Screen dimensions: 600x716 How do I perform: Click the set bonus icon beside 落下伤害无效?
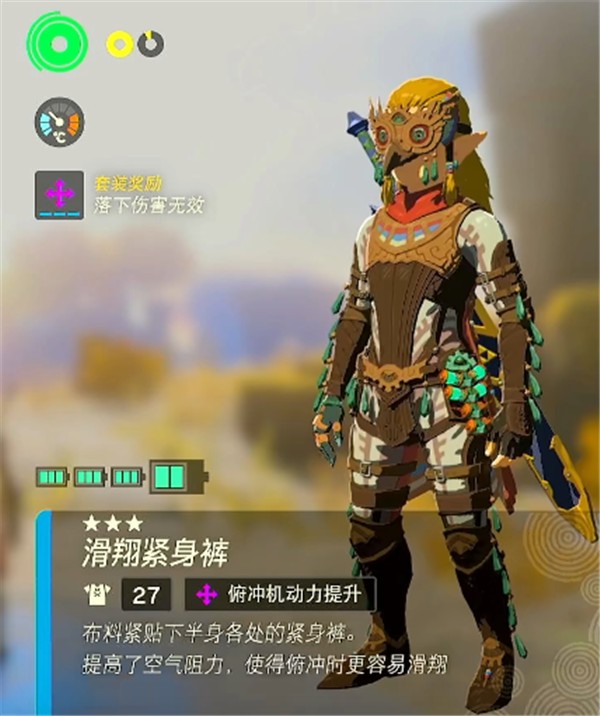point(59,194)
